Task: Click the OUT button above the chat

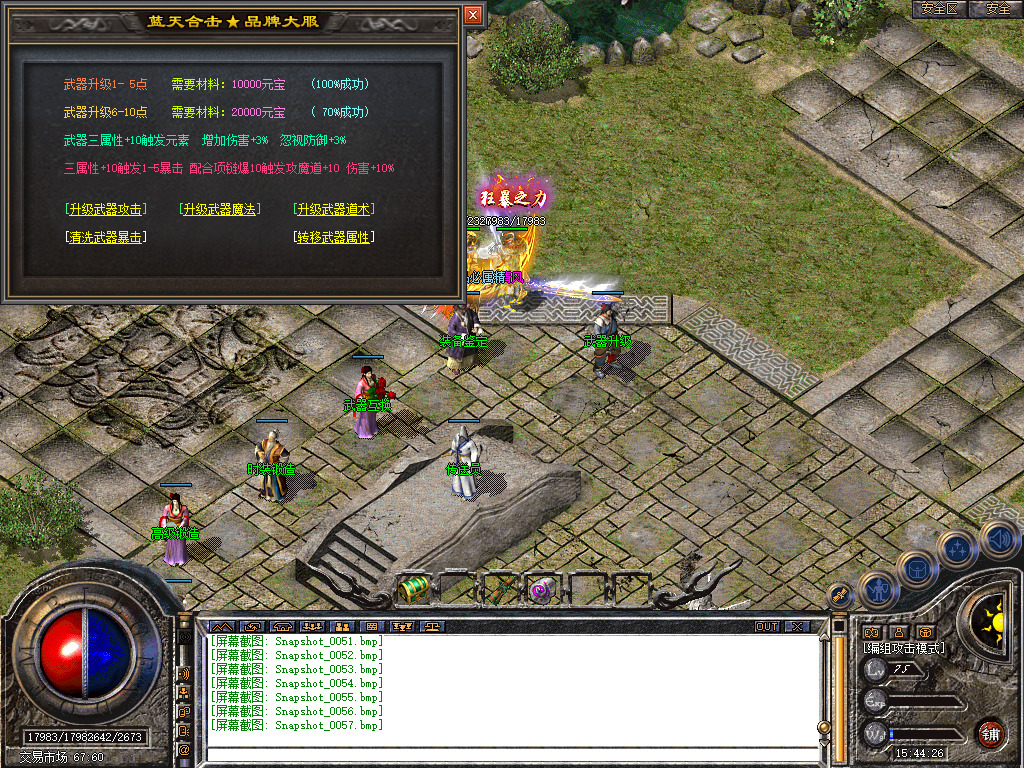Action: (767, 626)
